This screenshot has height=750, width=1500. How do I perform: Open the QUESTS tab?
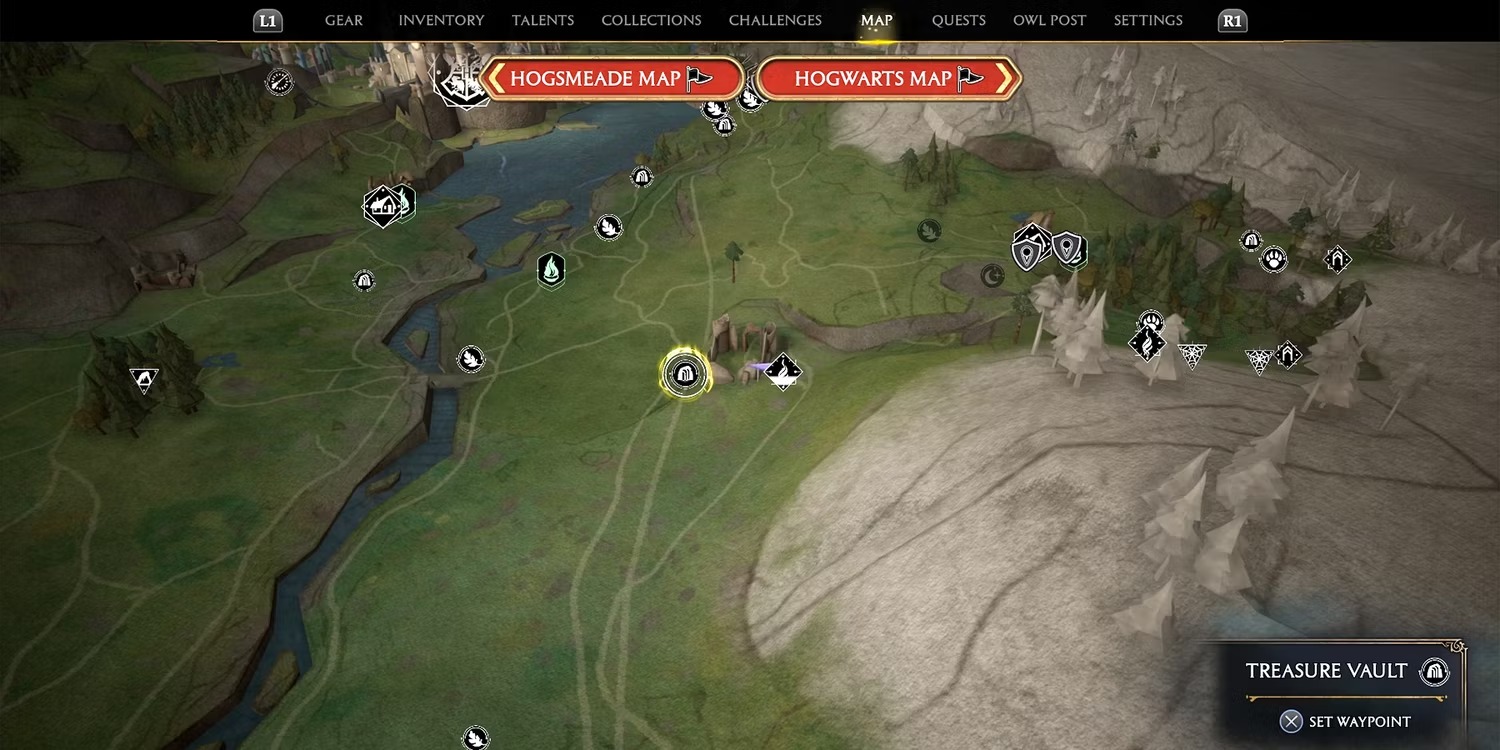click(x=958, y=20)
